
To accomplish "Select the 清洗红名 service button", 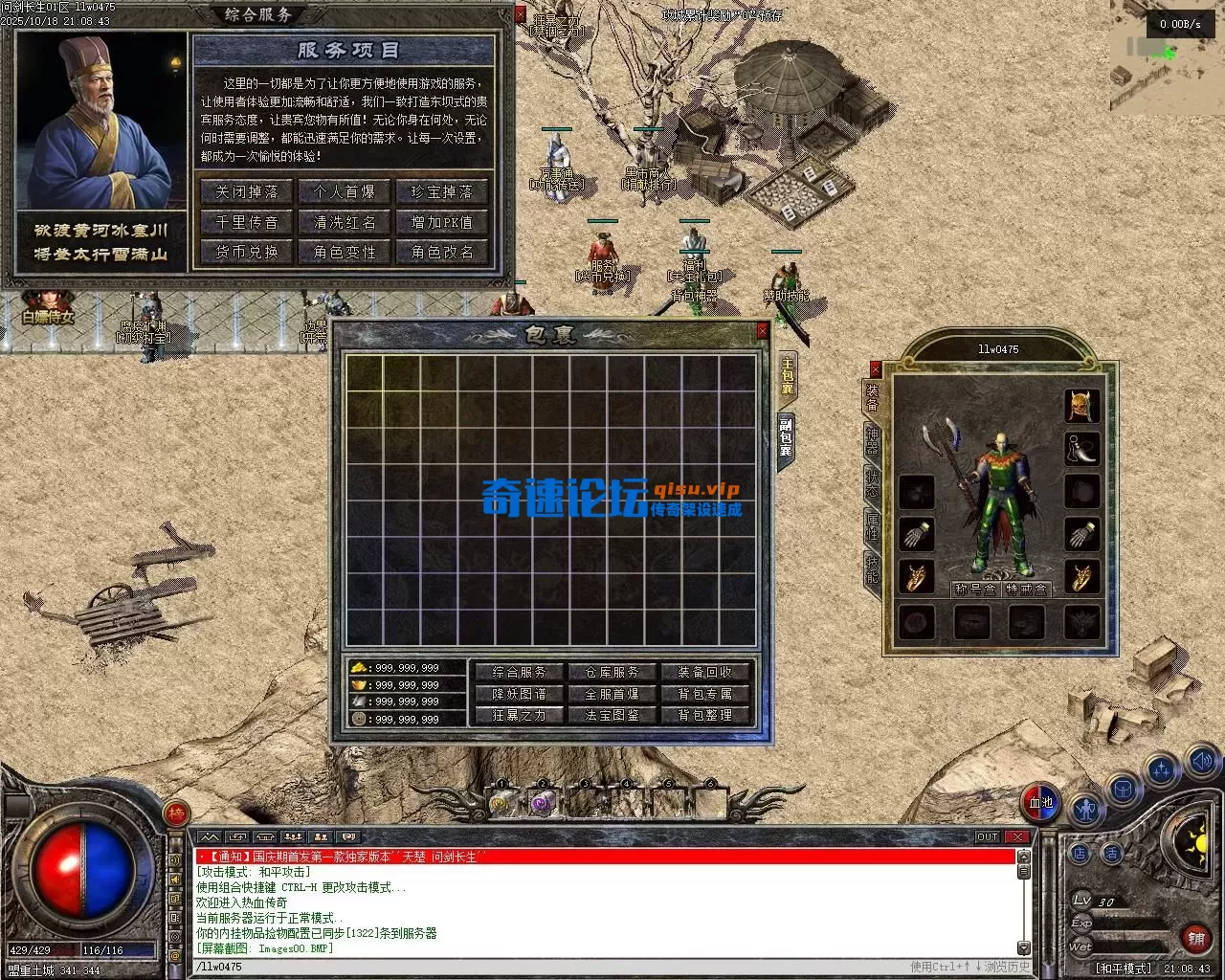I will 345,222.
